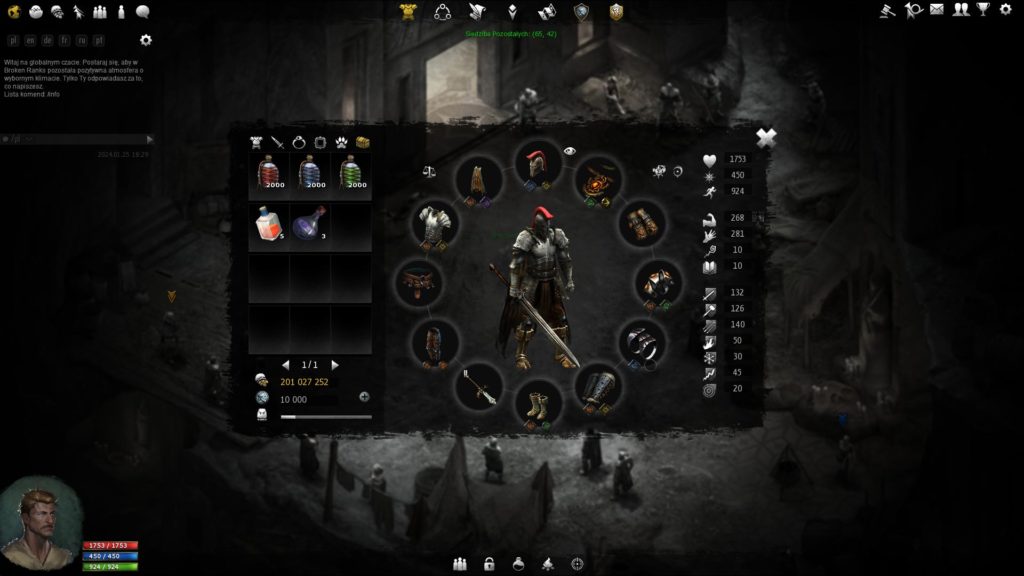1024x576 pixels.
Task: Go to next inventory page arrow
Action: pyautogui.click(x=335, y=365)
